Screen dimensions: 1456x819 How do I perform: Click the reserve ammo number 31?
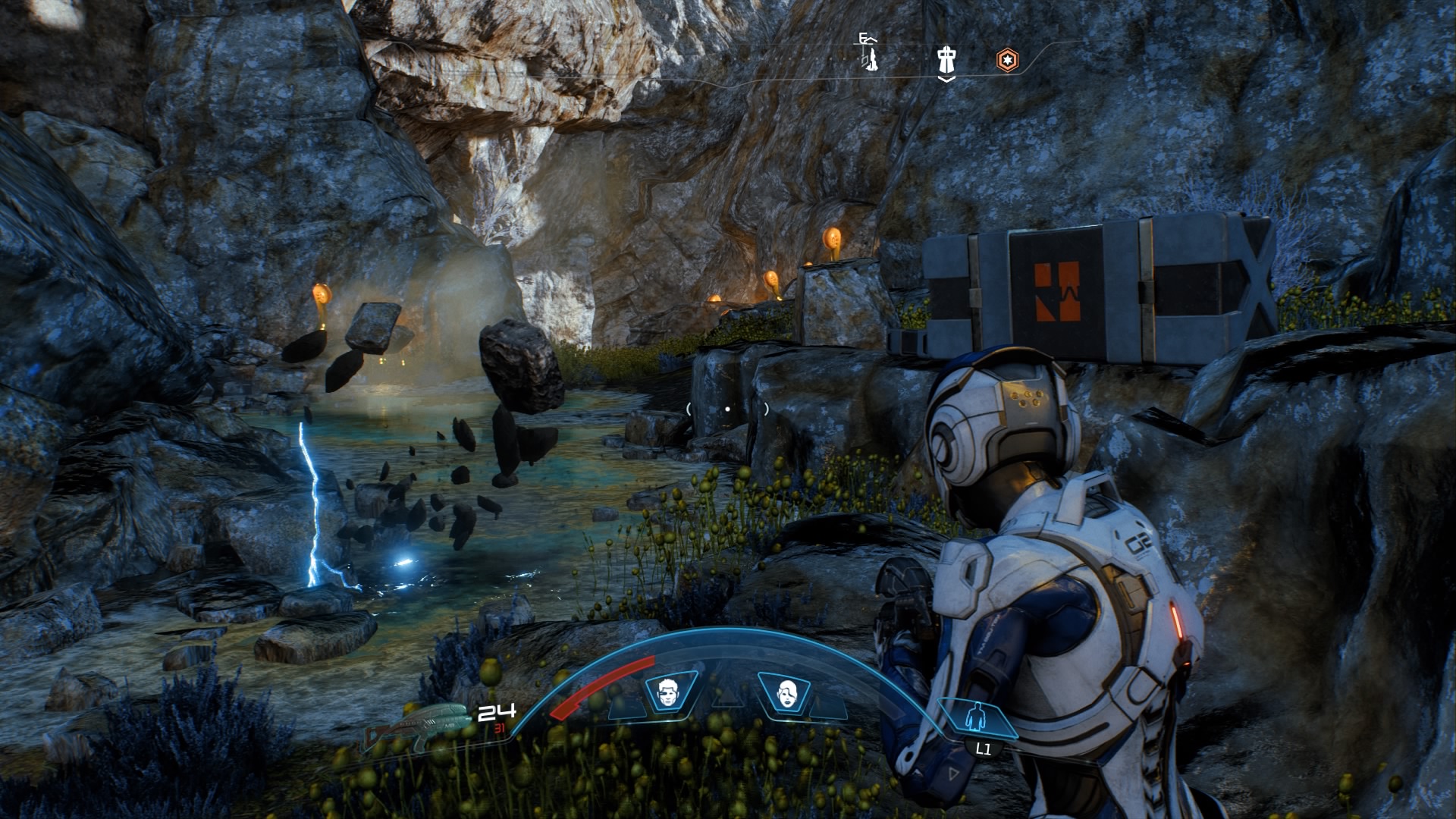pos(499,730)
